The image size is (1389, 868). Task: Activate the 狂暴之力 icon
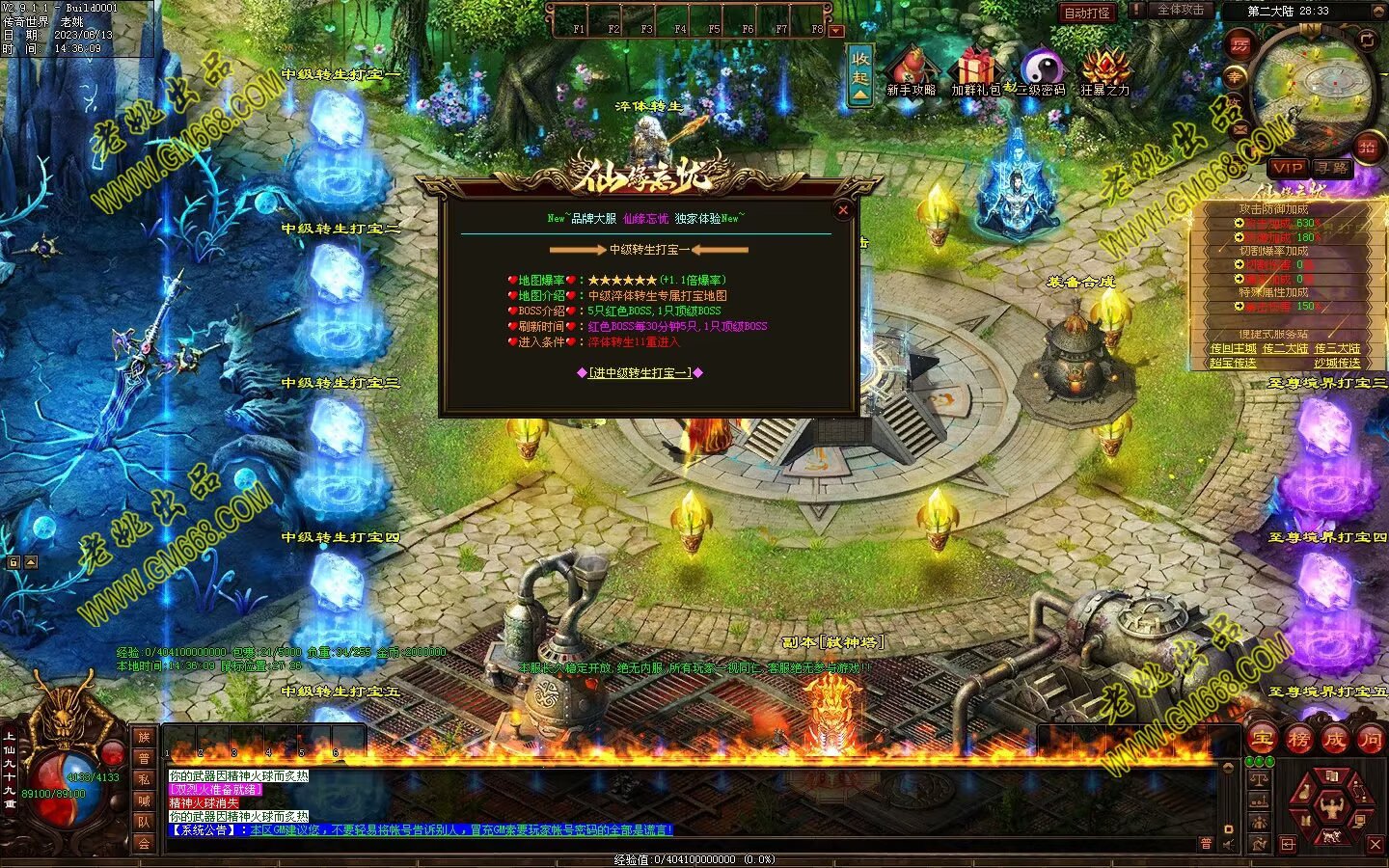(1105, 72)
